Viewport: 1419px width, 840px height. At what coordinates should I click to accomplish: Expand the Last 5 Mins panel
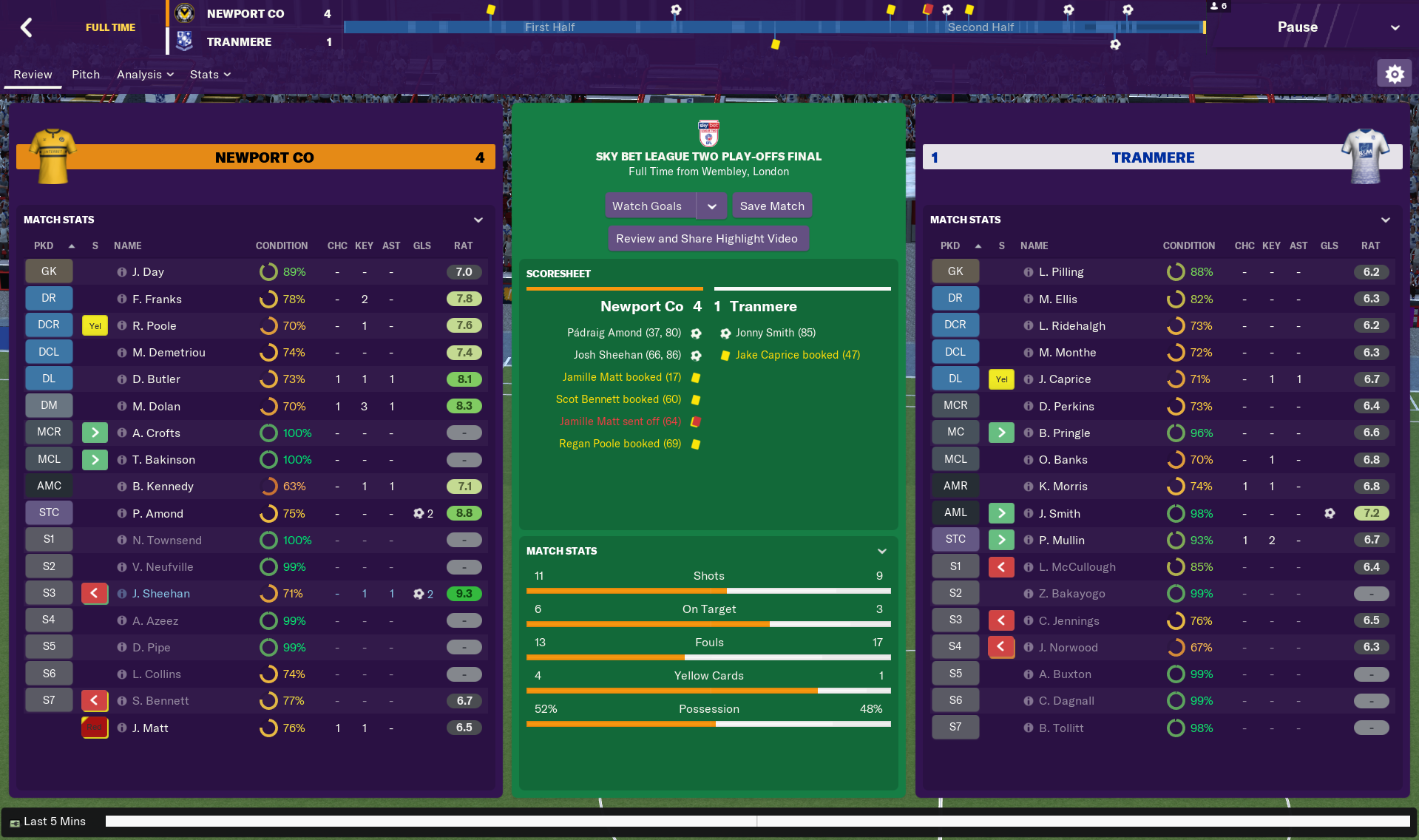click(49, 822)
